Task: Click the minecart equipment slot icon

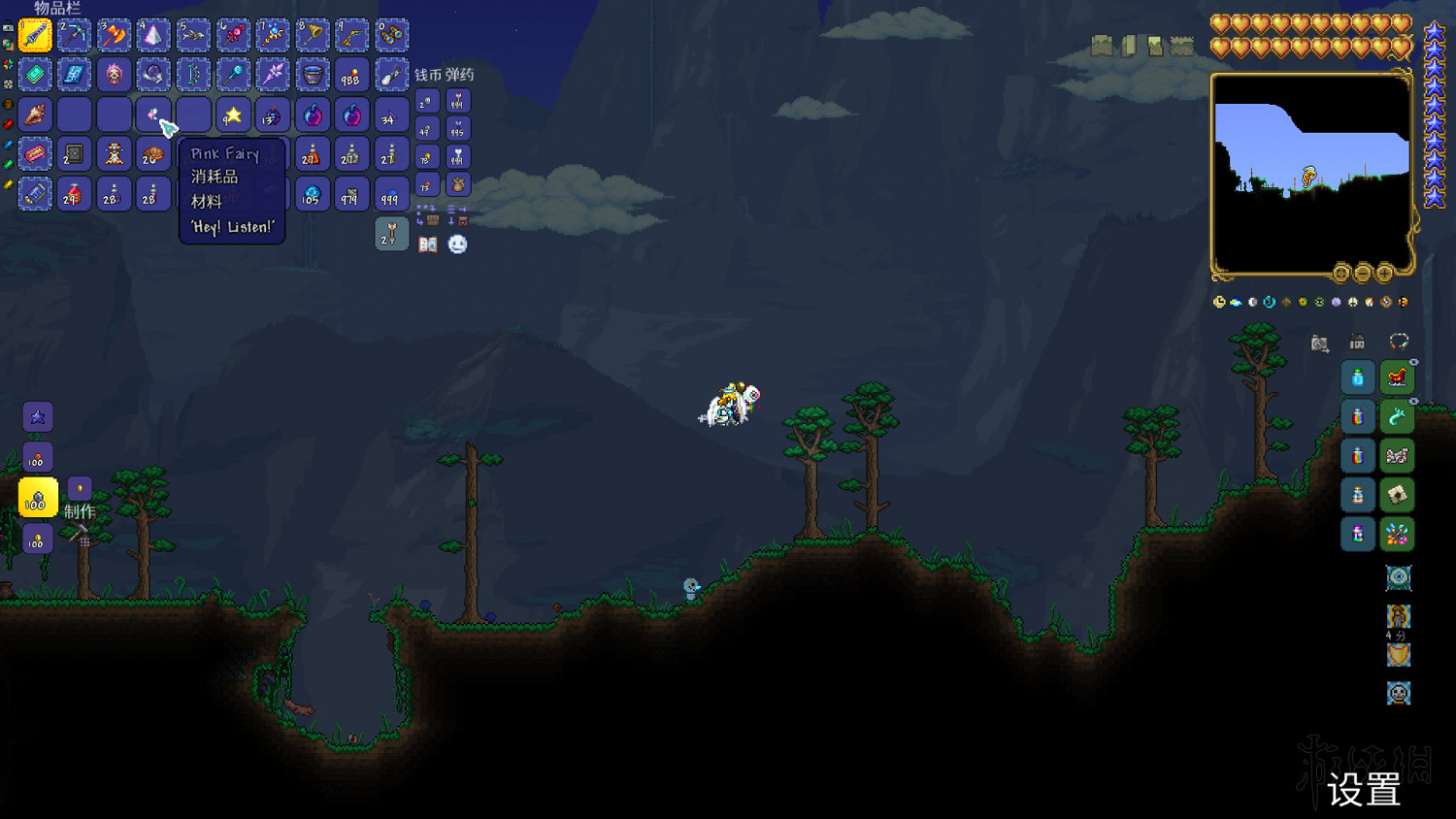Action: (1398, 455)
